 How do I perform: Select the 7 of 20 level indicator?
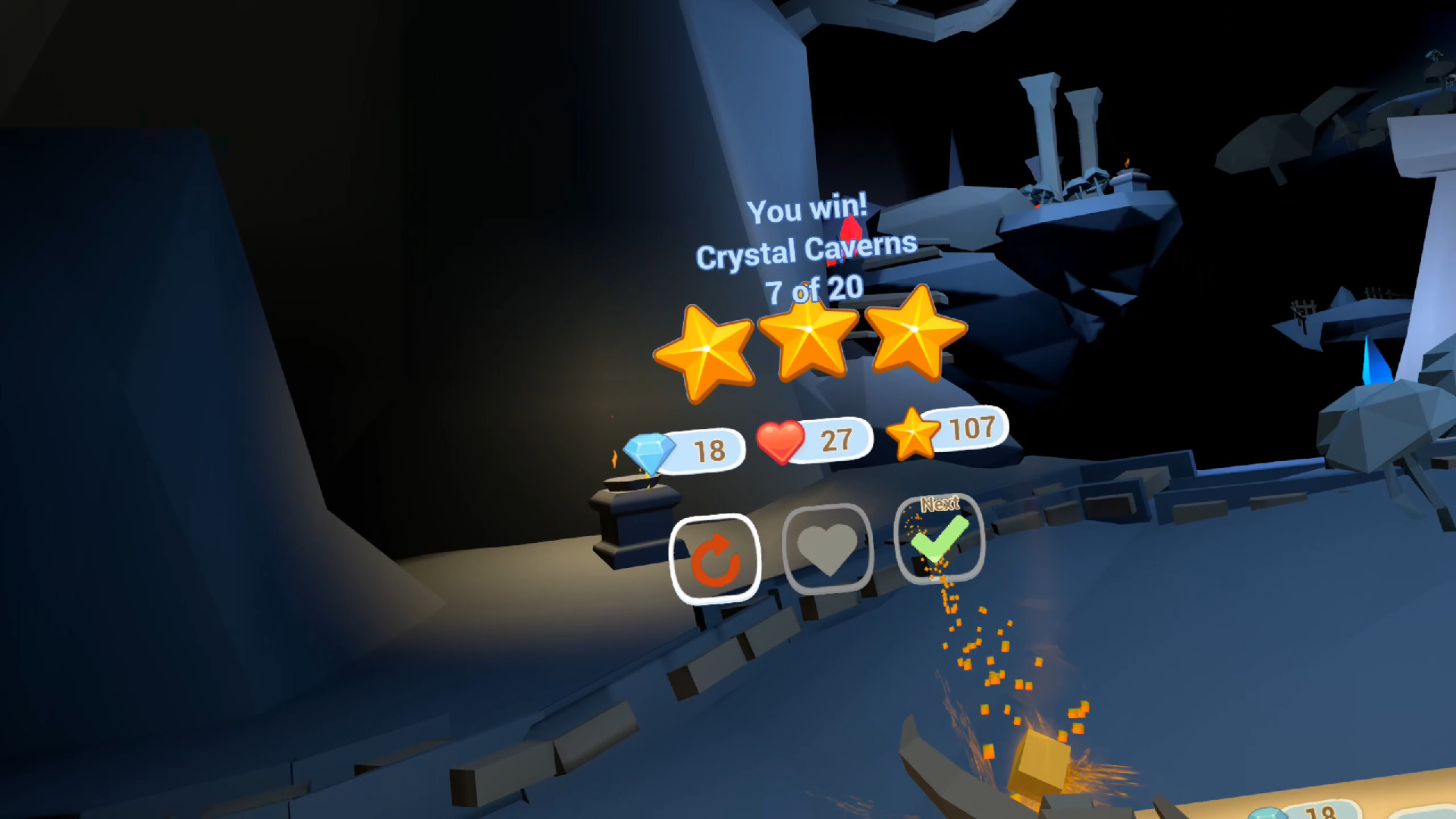point(814,288)
